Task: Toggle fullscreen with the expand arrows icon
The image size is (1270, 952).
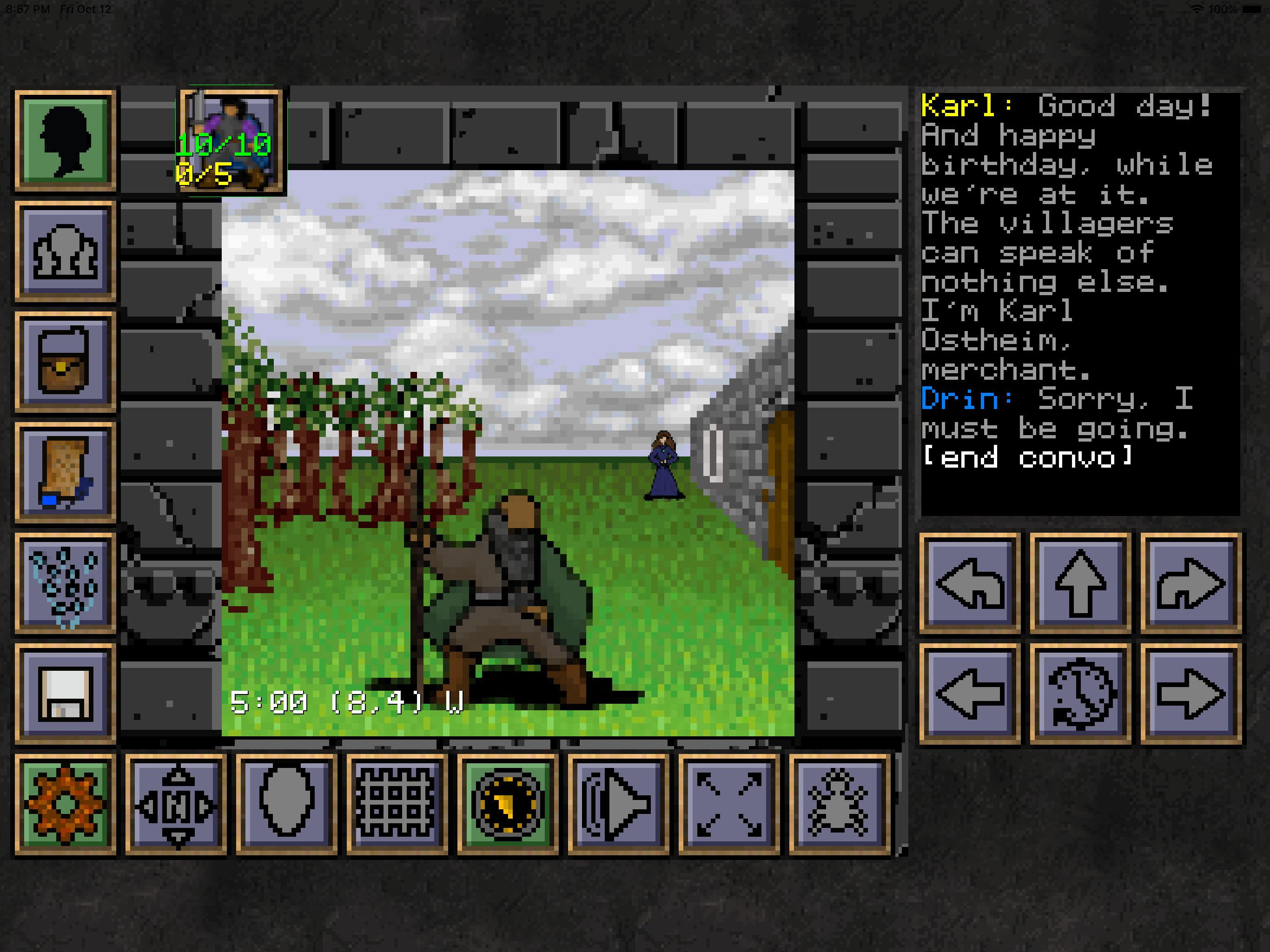Action: [728, 804]
